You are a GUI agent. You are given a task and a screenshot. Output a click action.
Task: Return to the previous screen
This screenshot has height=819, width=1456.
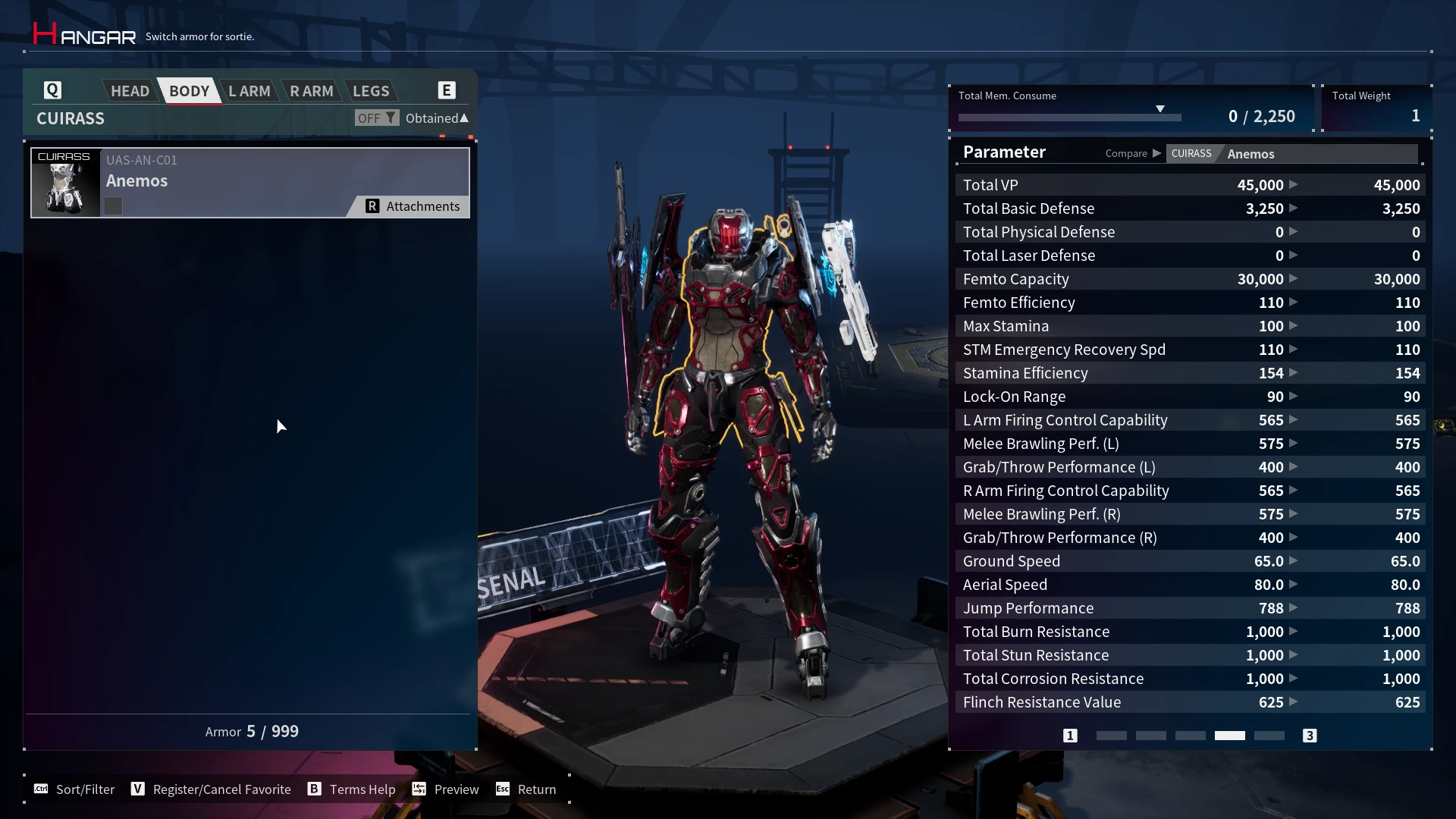(x=526, y=789)
